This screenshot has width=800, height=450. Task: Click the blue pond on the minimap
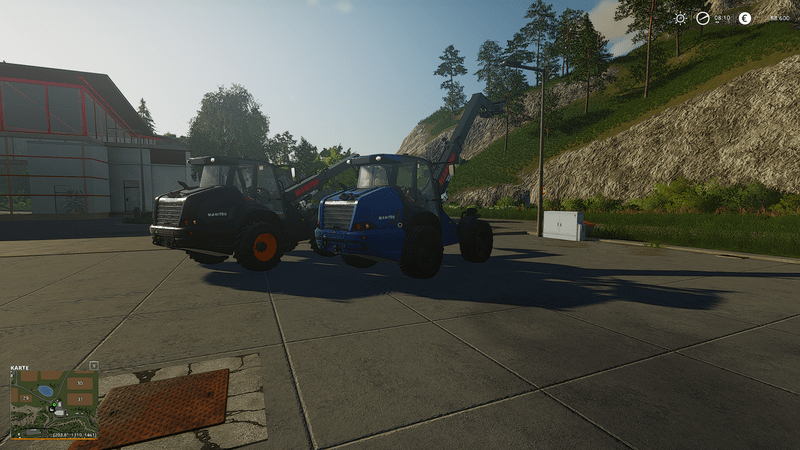(x=46, y=391)
